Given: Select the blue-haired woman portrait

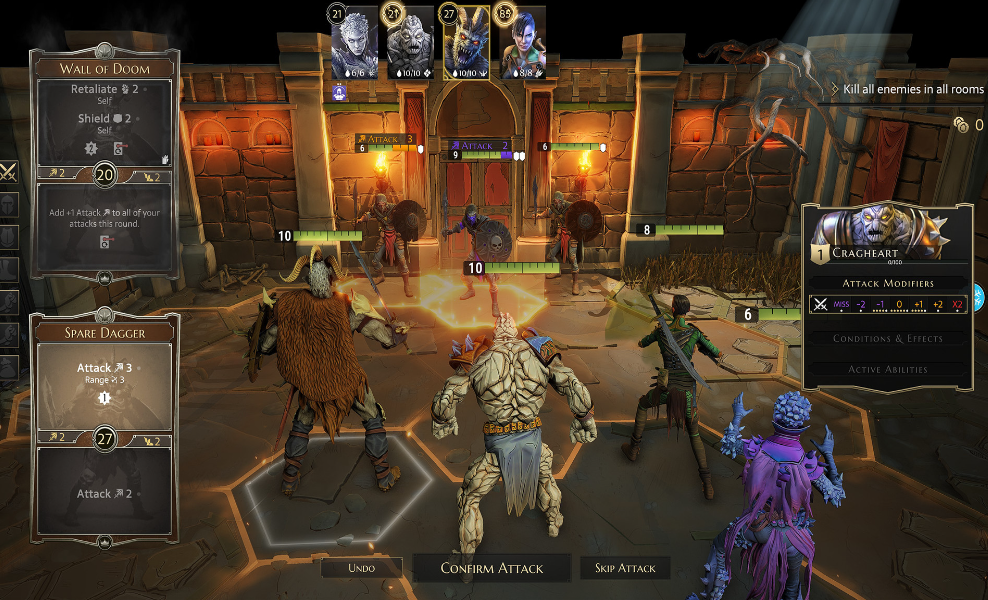Looking at the screenshot, I should (x=519, y=44).
